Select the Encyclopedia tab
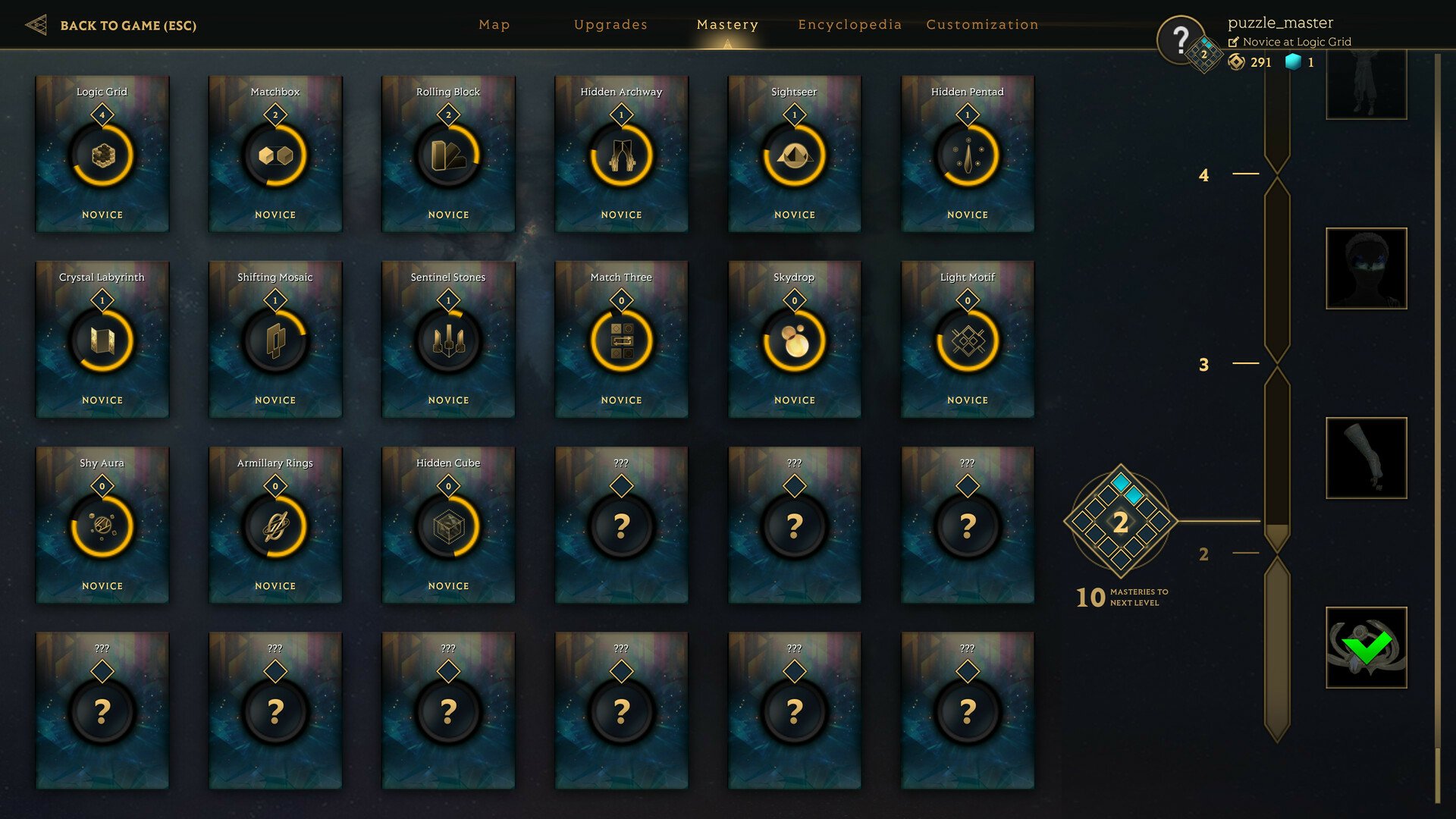 tap(849, 25)
